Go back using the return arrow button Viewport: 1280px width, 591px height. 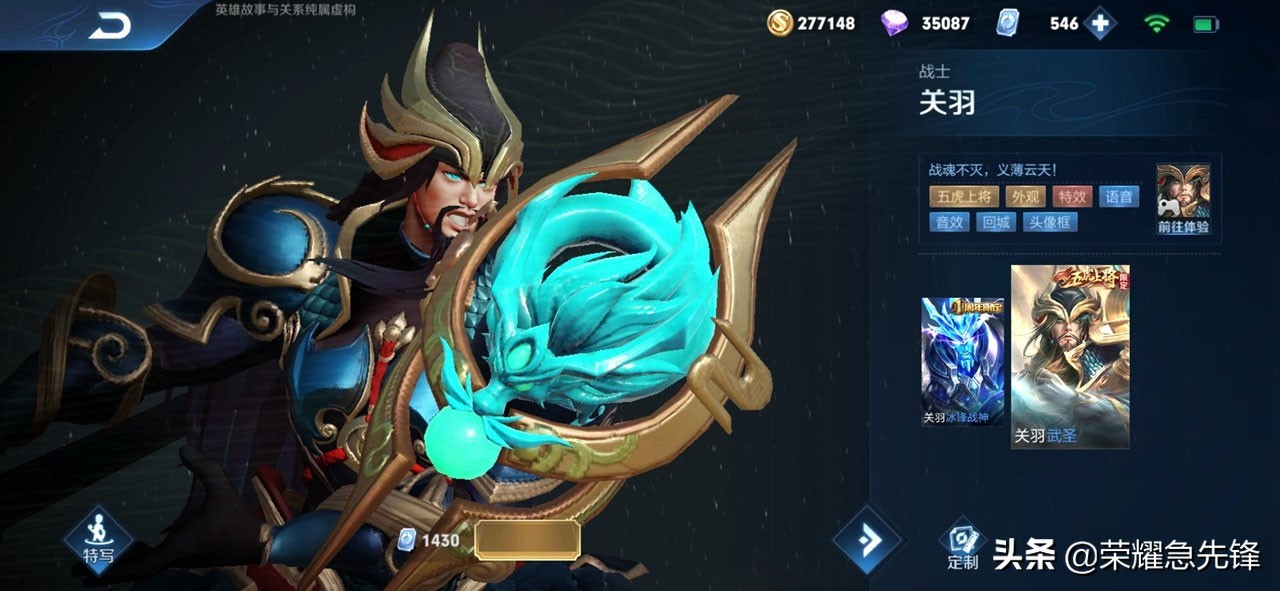pos(110,27)
